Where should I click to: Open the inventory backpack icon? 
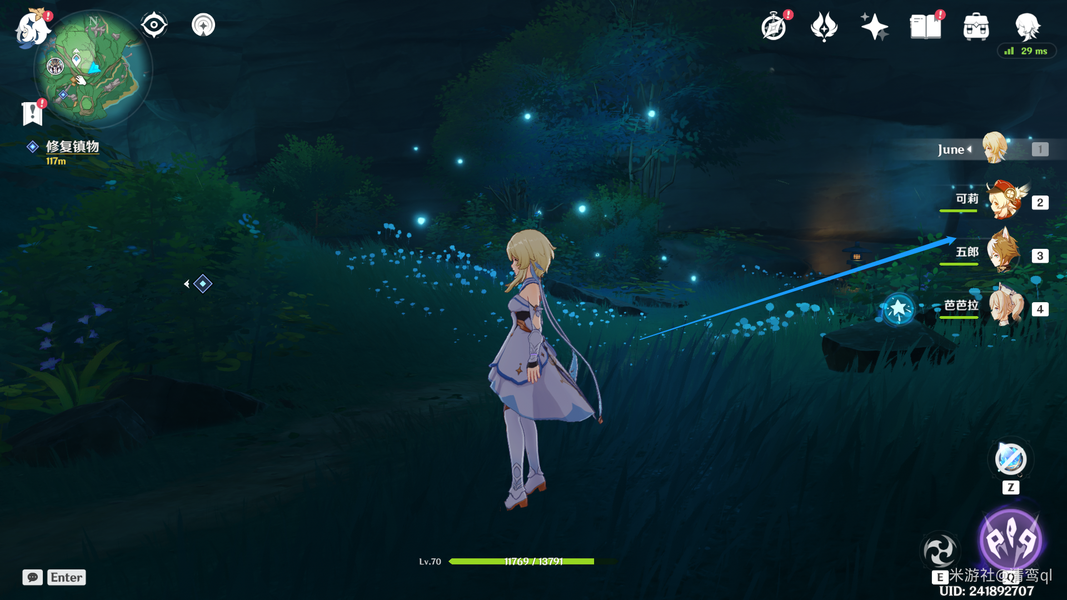[x=976, y=27]
